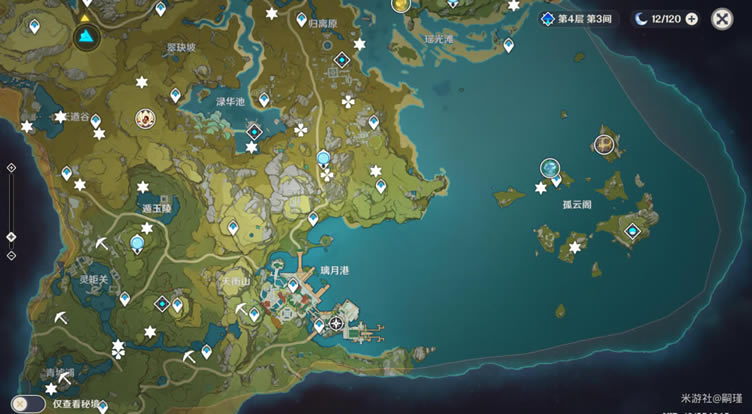This screenshot has width=752, height=414.
Task: Select the compass marker in Liyue Harbor
Action: click(336, 323)
